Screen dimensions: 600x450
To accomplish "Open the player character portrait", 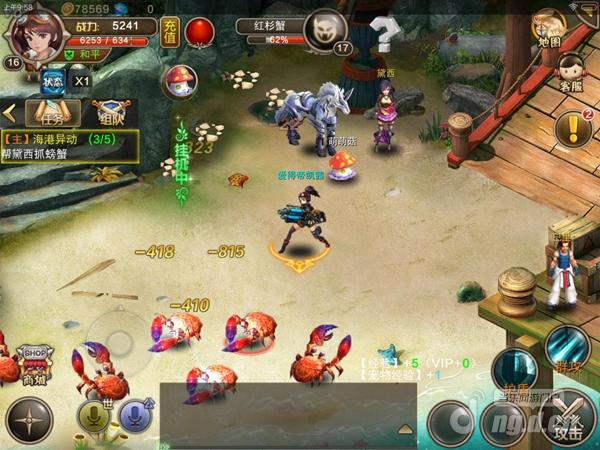I will pyautogui.click(x=36, y=34).
